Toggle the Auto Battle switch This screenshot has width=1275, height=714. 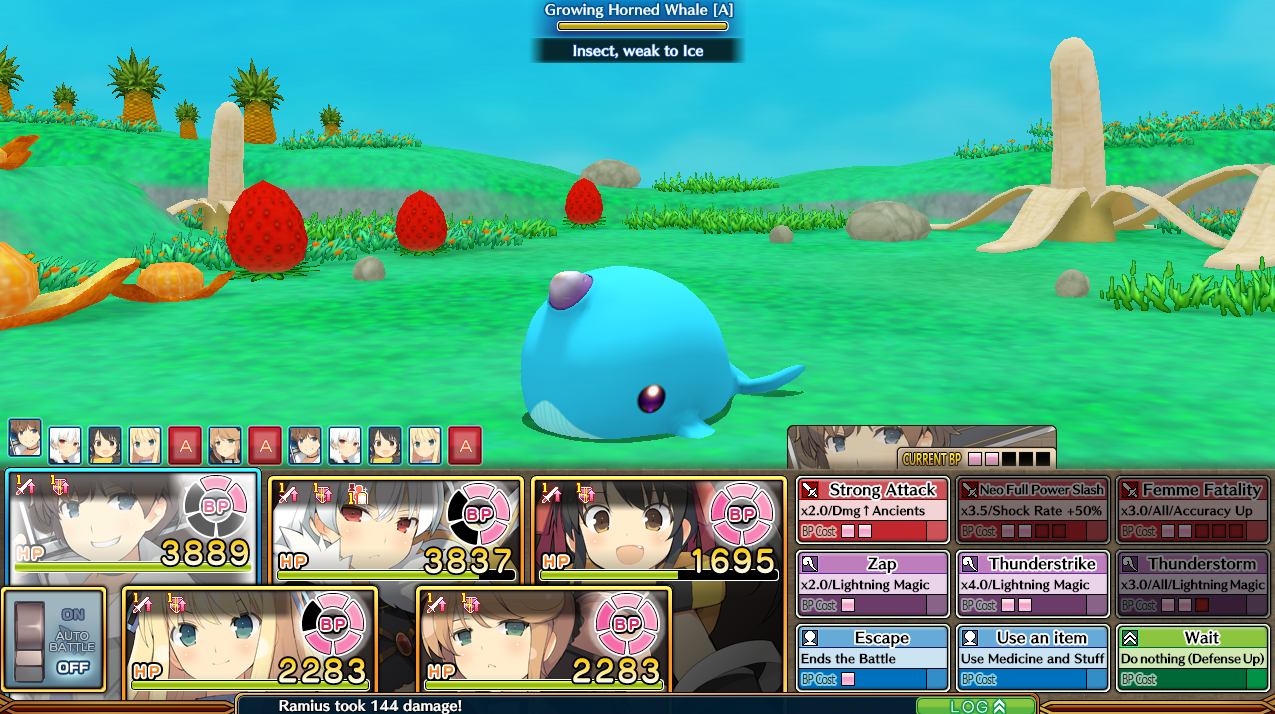click(54, 640)
